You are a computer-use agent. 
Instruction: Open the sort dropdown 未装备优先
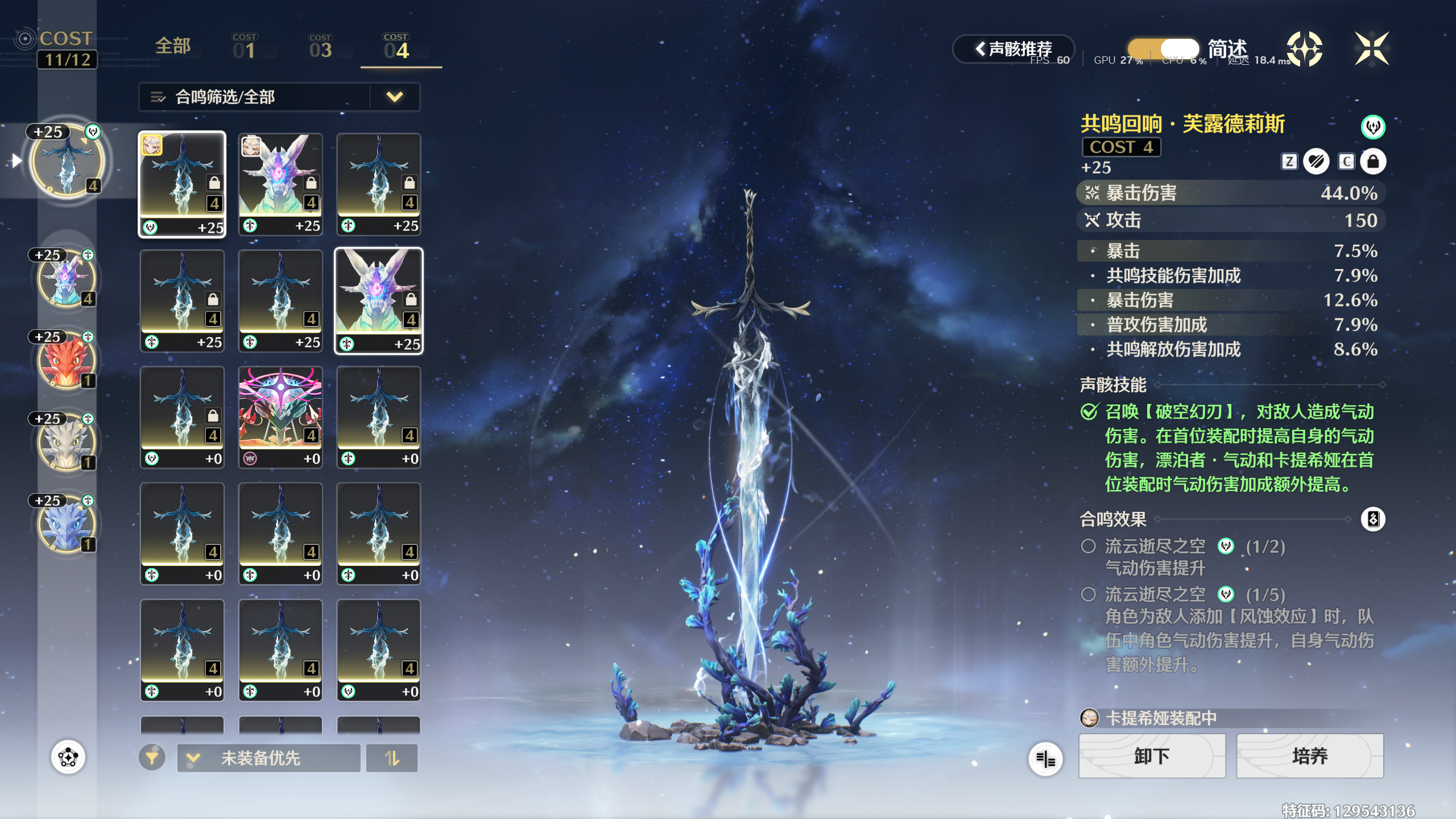click(268, 758)
